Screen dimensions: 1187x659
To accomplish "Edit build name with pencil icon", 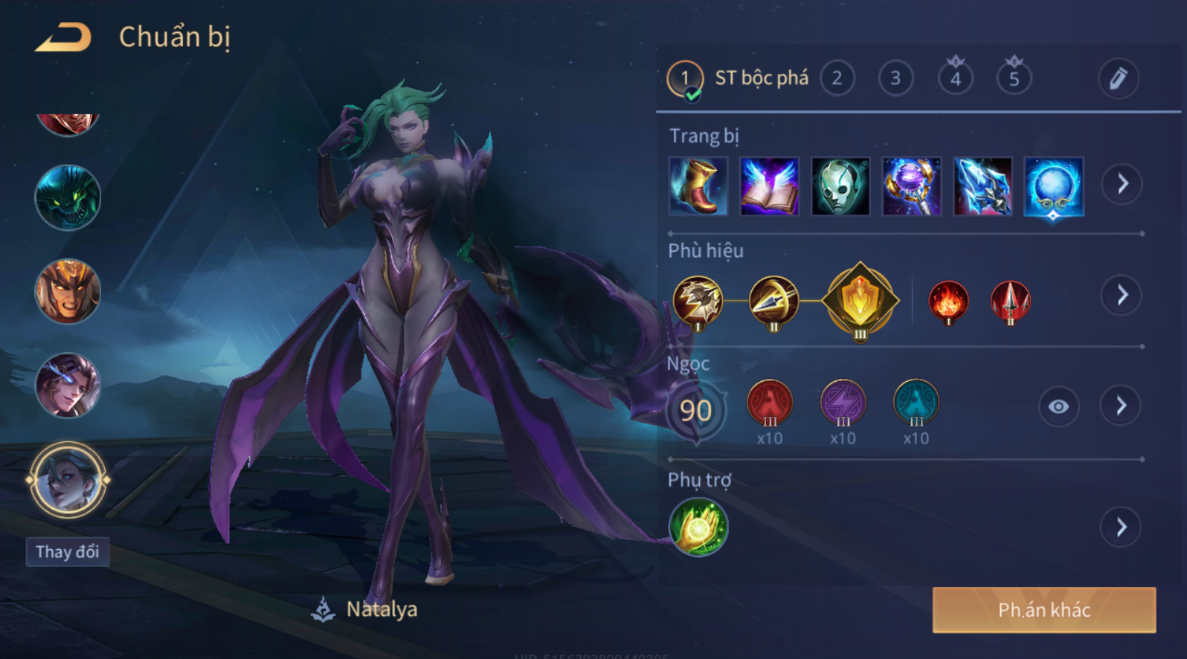I will click(1118, 78).
